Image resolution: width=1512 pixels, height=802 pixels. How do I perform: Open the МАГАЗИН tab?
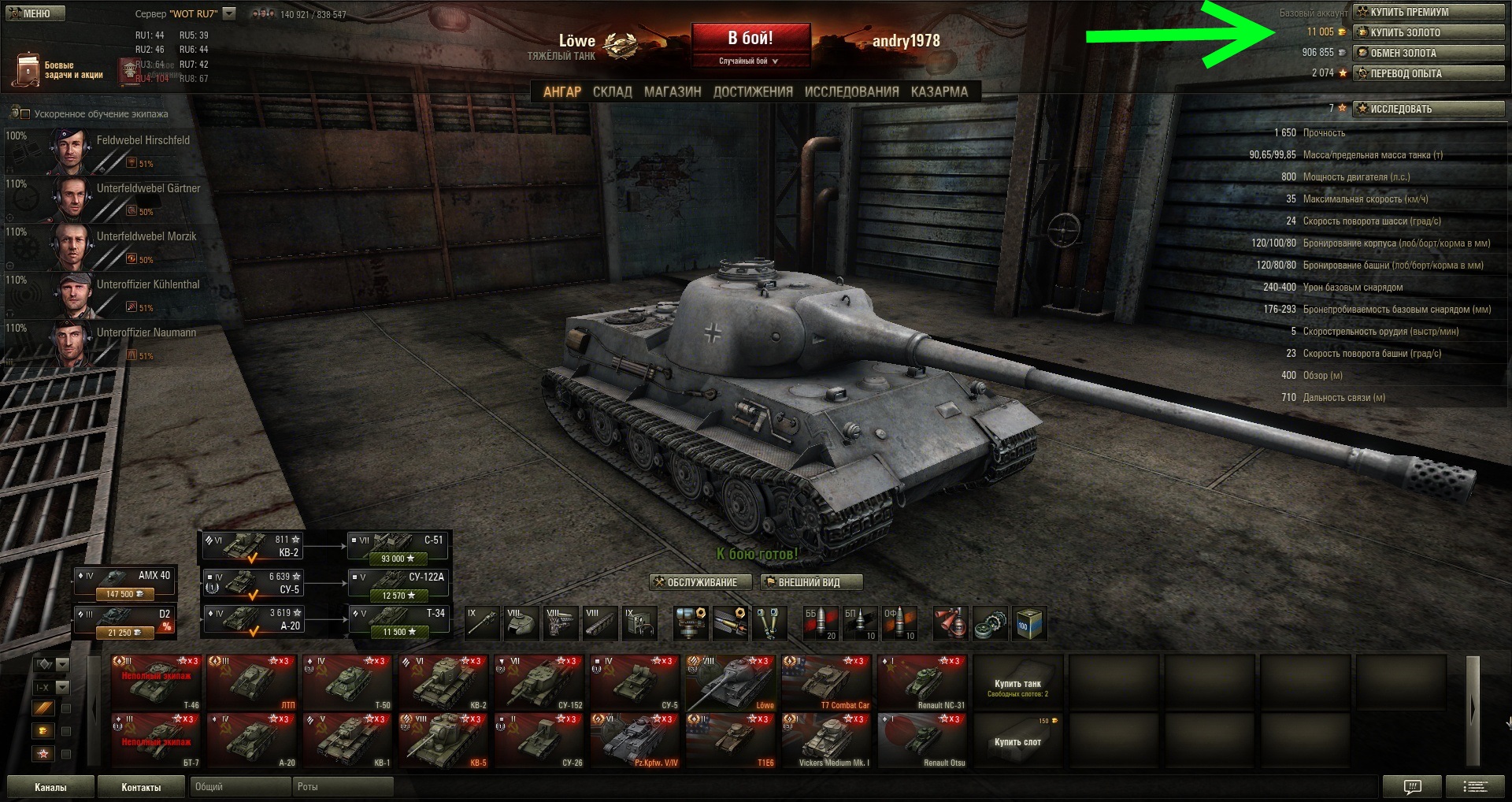click(673, 91)
